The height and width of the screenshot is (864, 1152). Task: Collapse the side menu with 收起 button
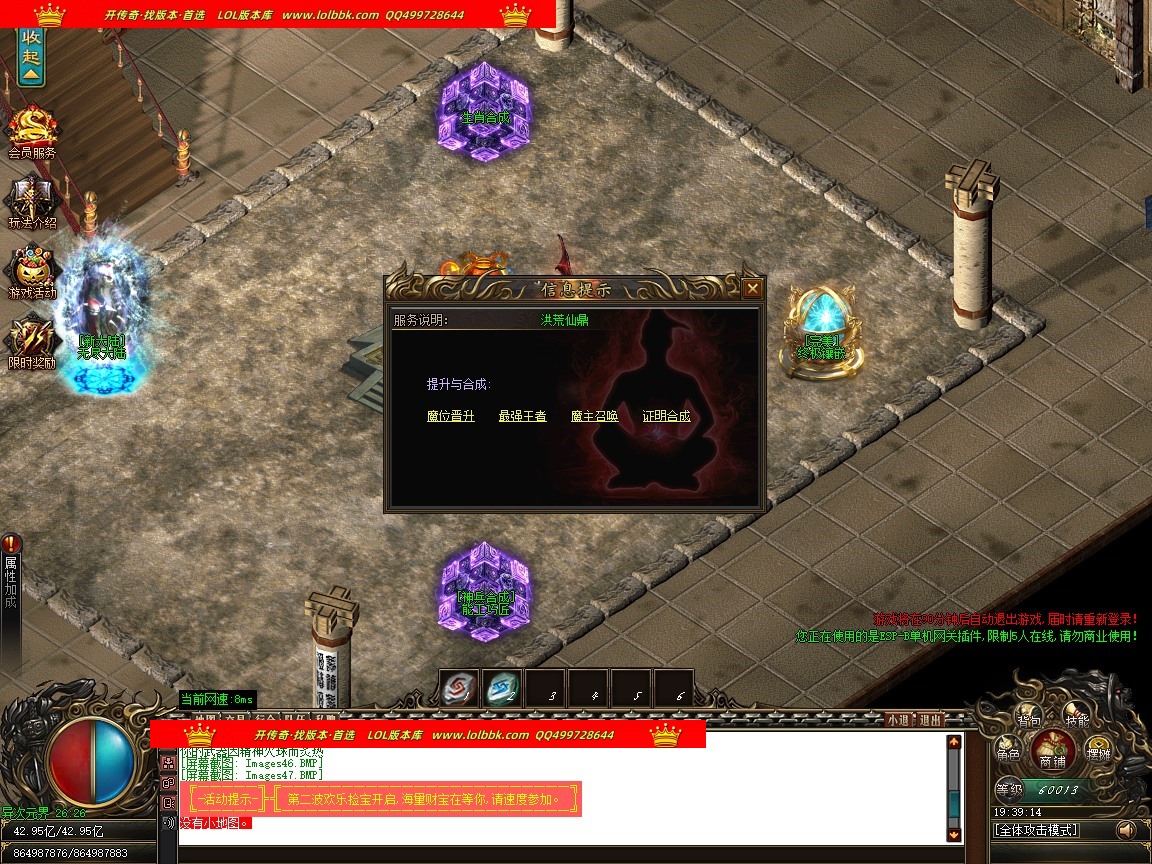point(31,55)
